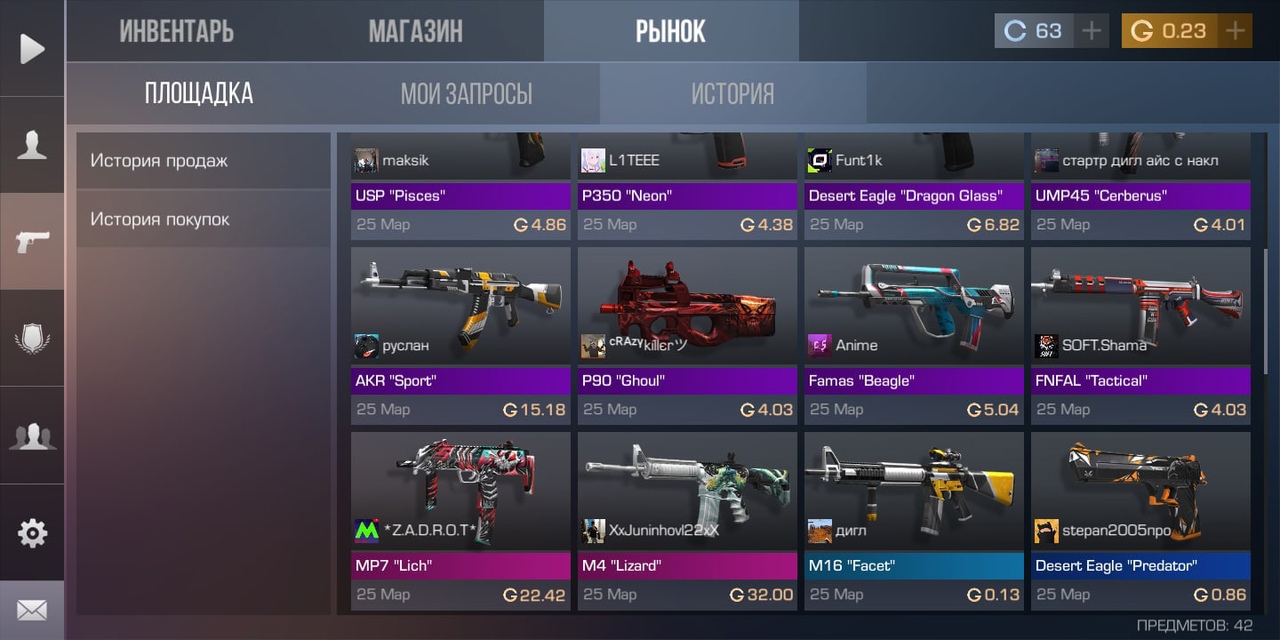This screenshot has height=640, width=1280.
Task: Switch to Мои запросы sub-tab
Action: pyautogui.click(x=466, y=94)
